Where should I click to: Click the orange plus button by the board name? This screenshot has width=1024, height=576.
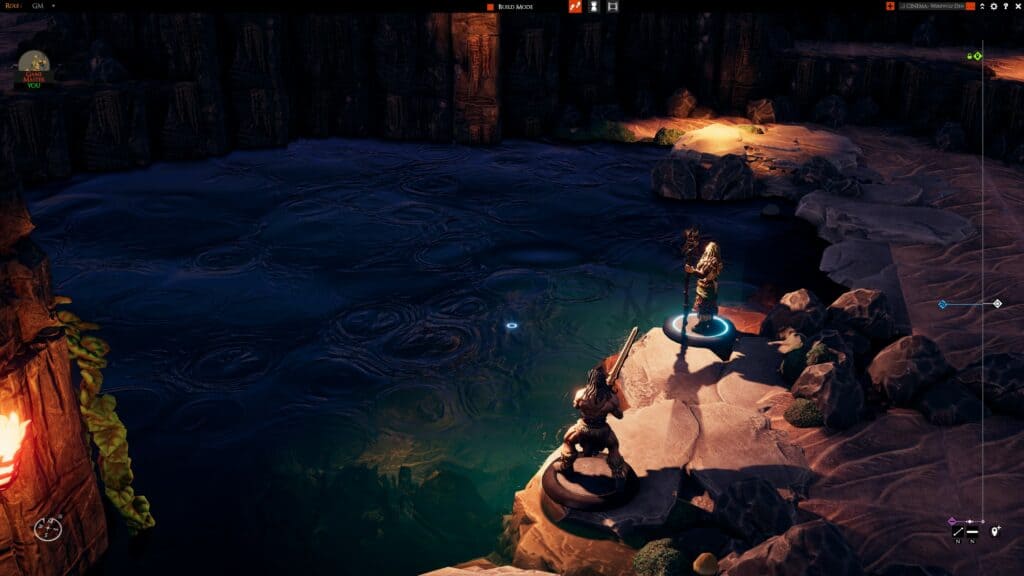(x=890, y=7)
